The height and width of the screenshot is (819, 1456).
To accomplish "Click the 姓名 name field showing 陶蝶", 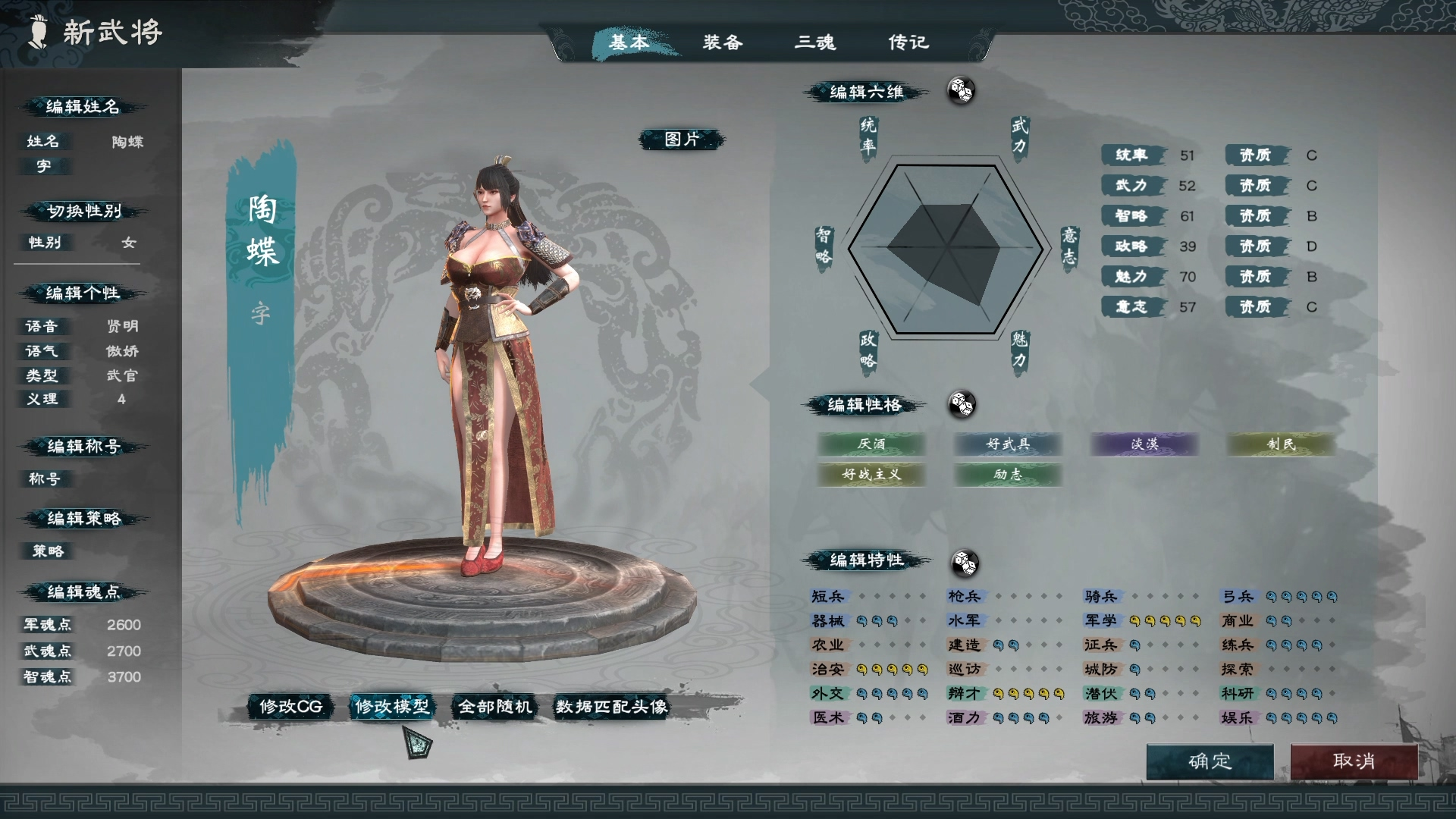I will (127, 142).
